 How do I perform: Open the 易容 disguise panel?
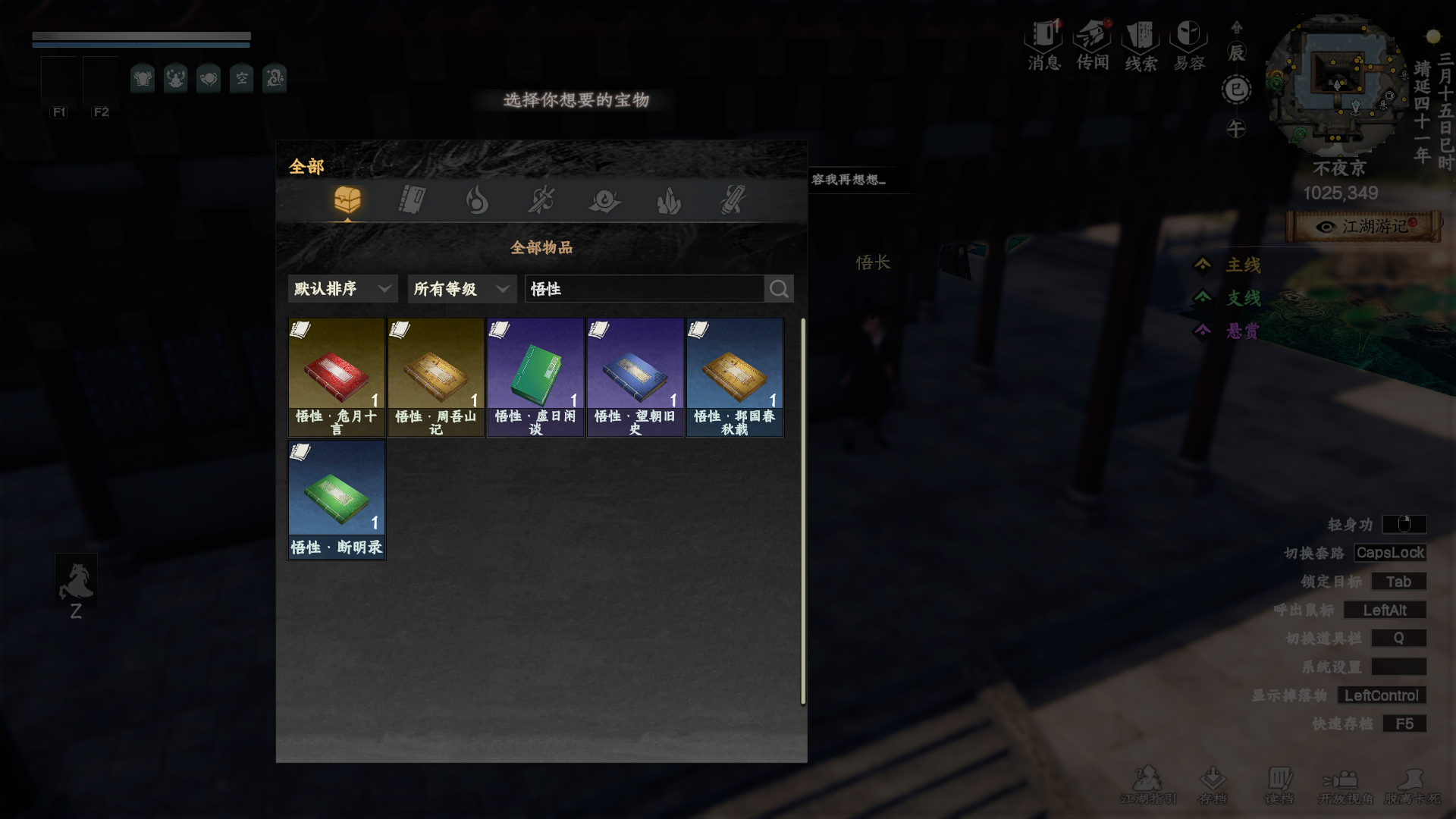tap(1189, 45)
